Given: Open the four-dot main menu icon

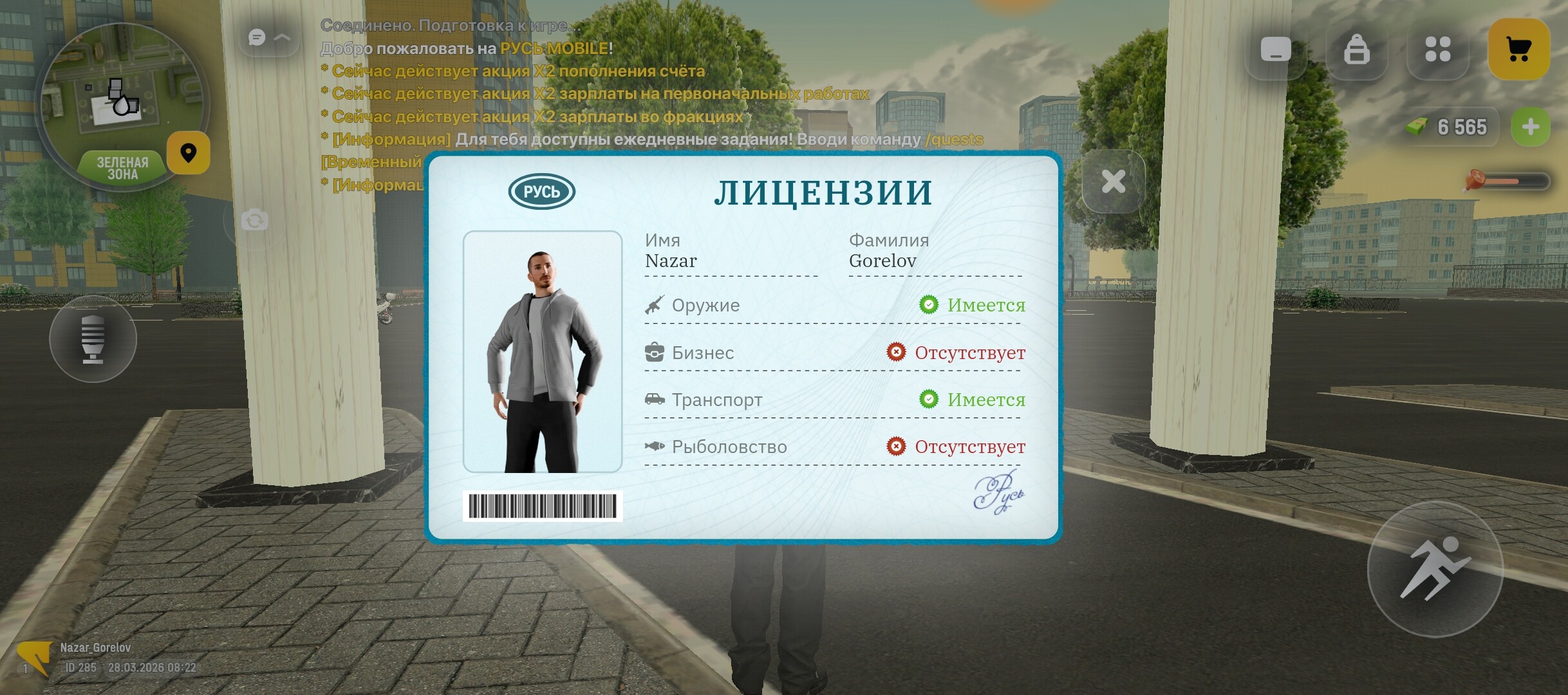Looking at the screenshot, I should point(1438,50).
